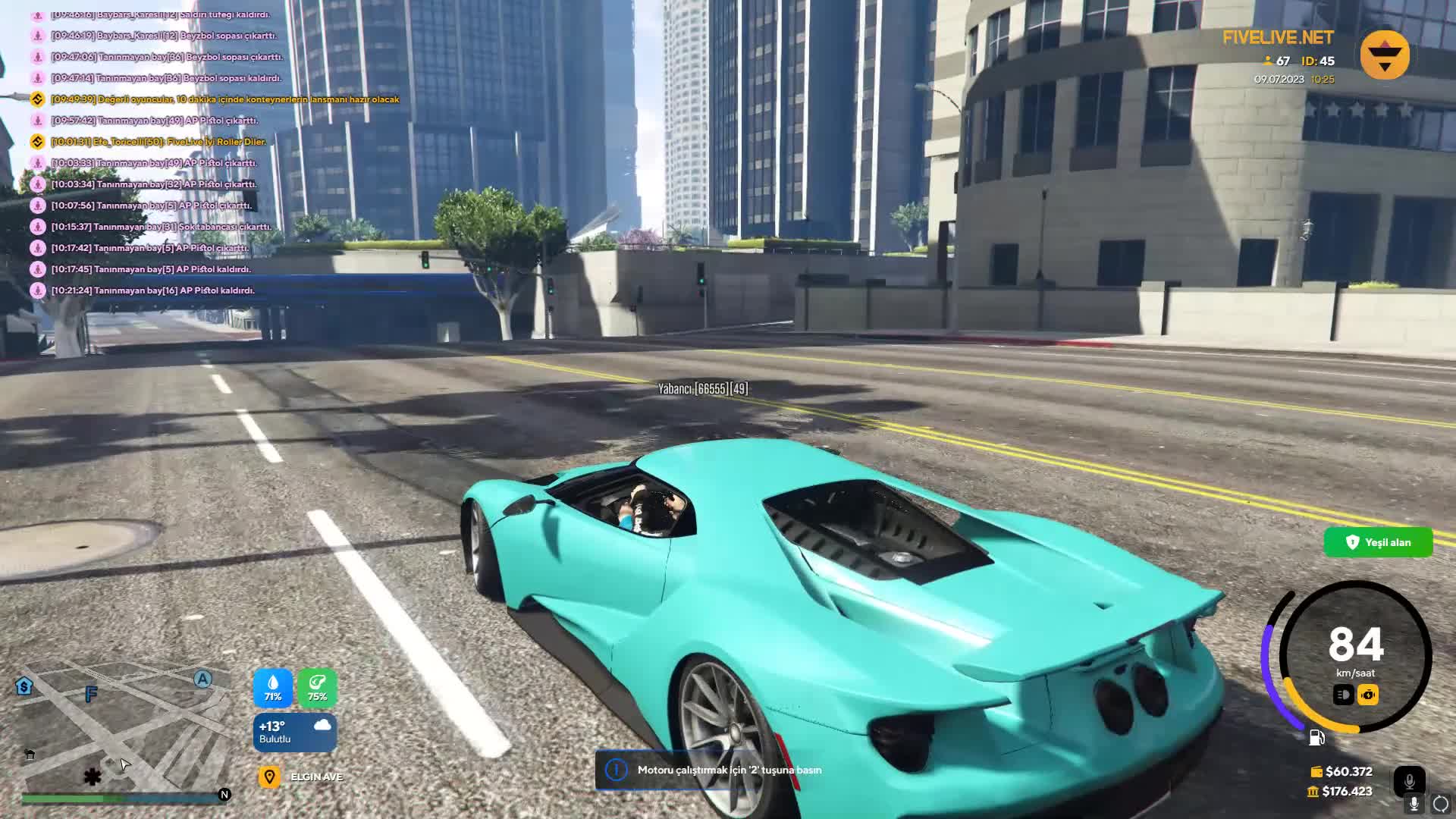1456x819 pixels.
Task: Select the blue F marker on minimap
Action: pyautogui.click(x=91, y=694)
